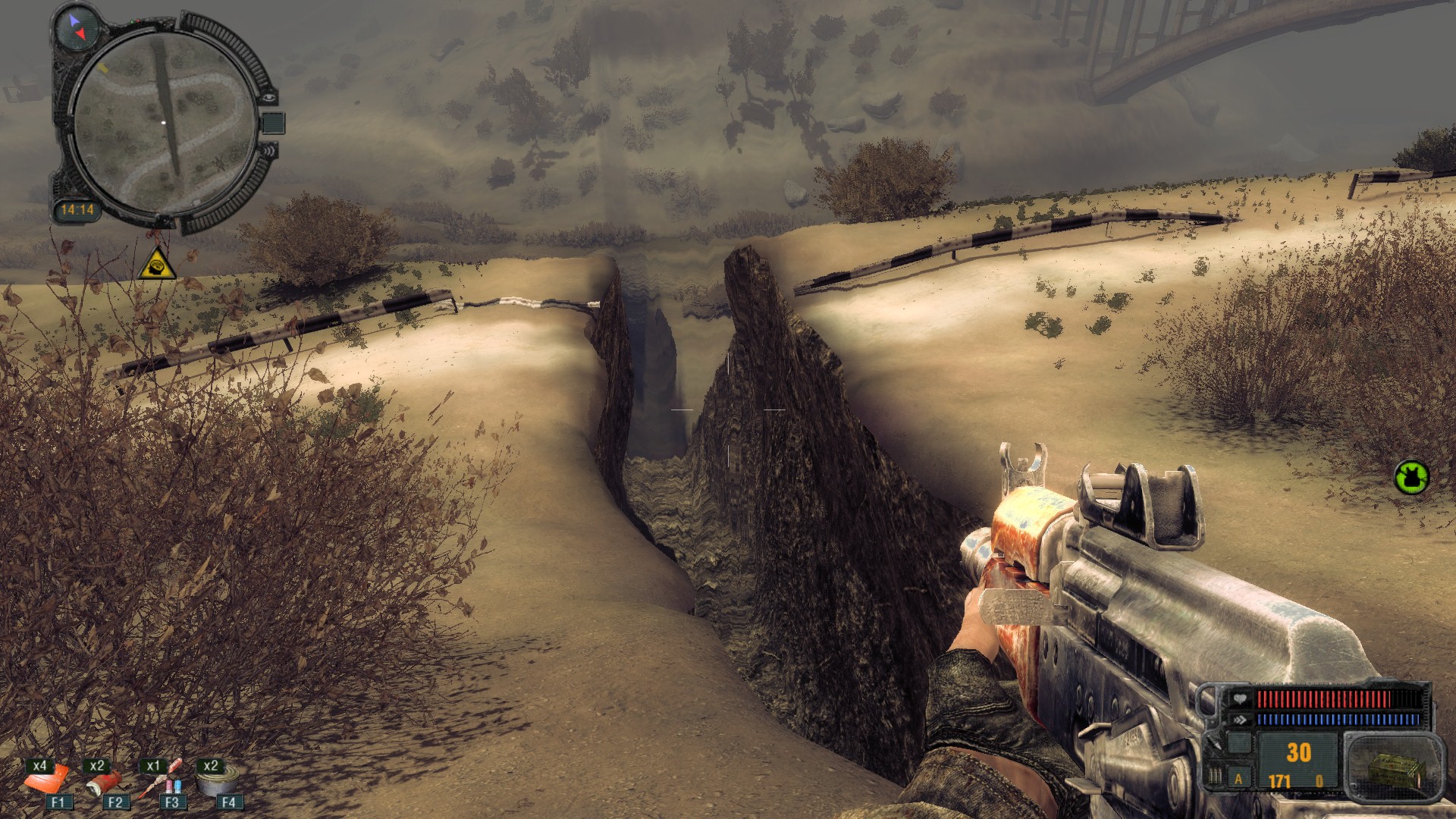The width and height of the screenshot is (1456, 819).
Task: Toggle the automatic fire mode indicator
Action: click(x=1239, y=779)
